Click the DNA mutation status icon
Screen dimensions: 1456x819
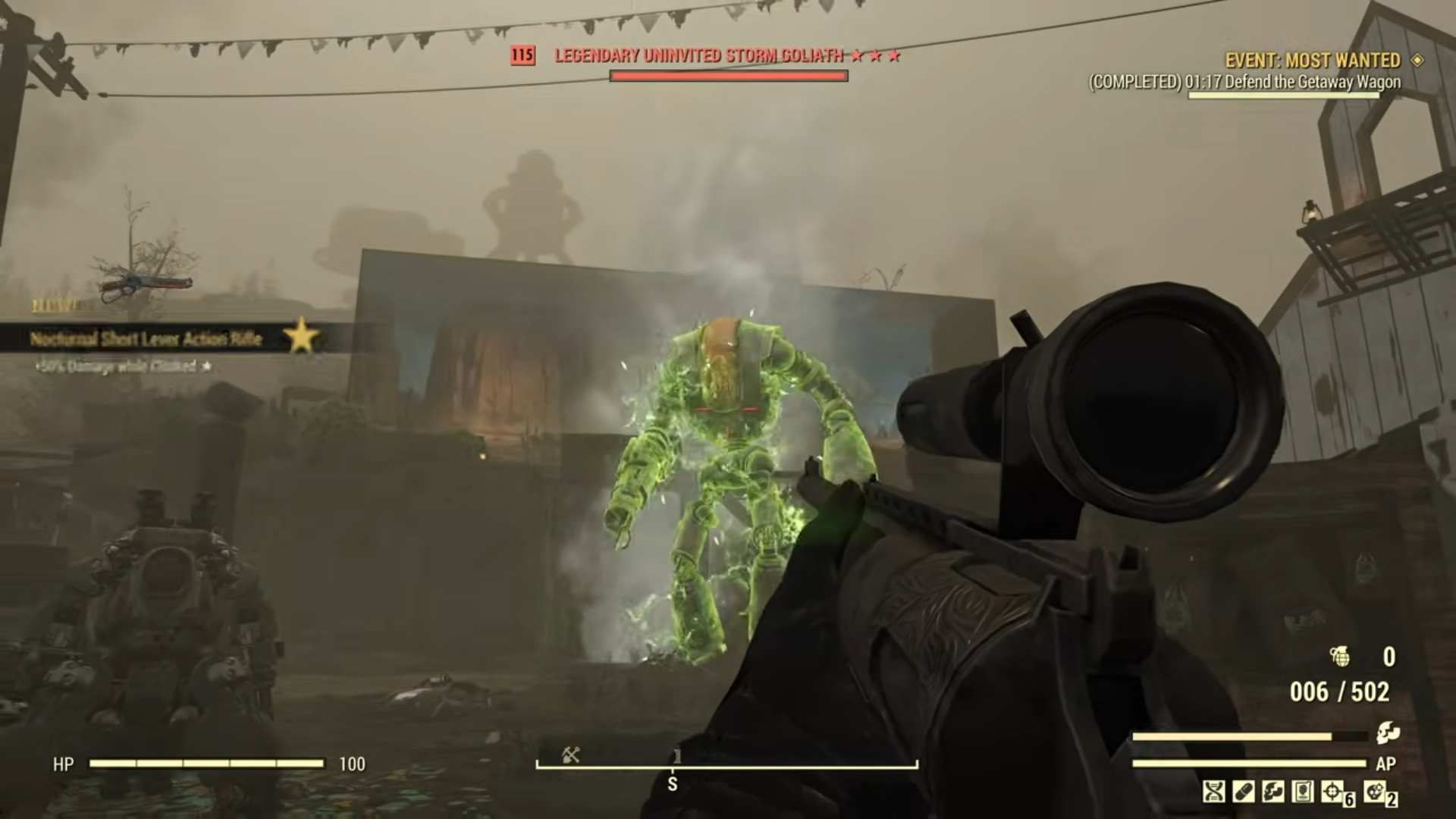[1215, 792]
